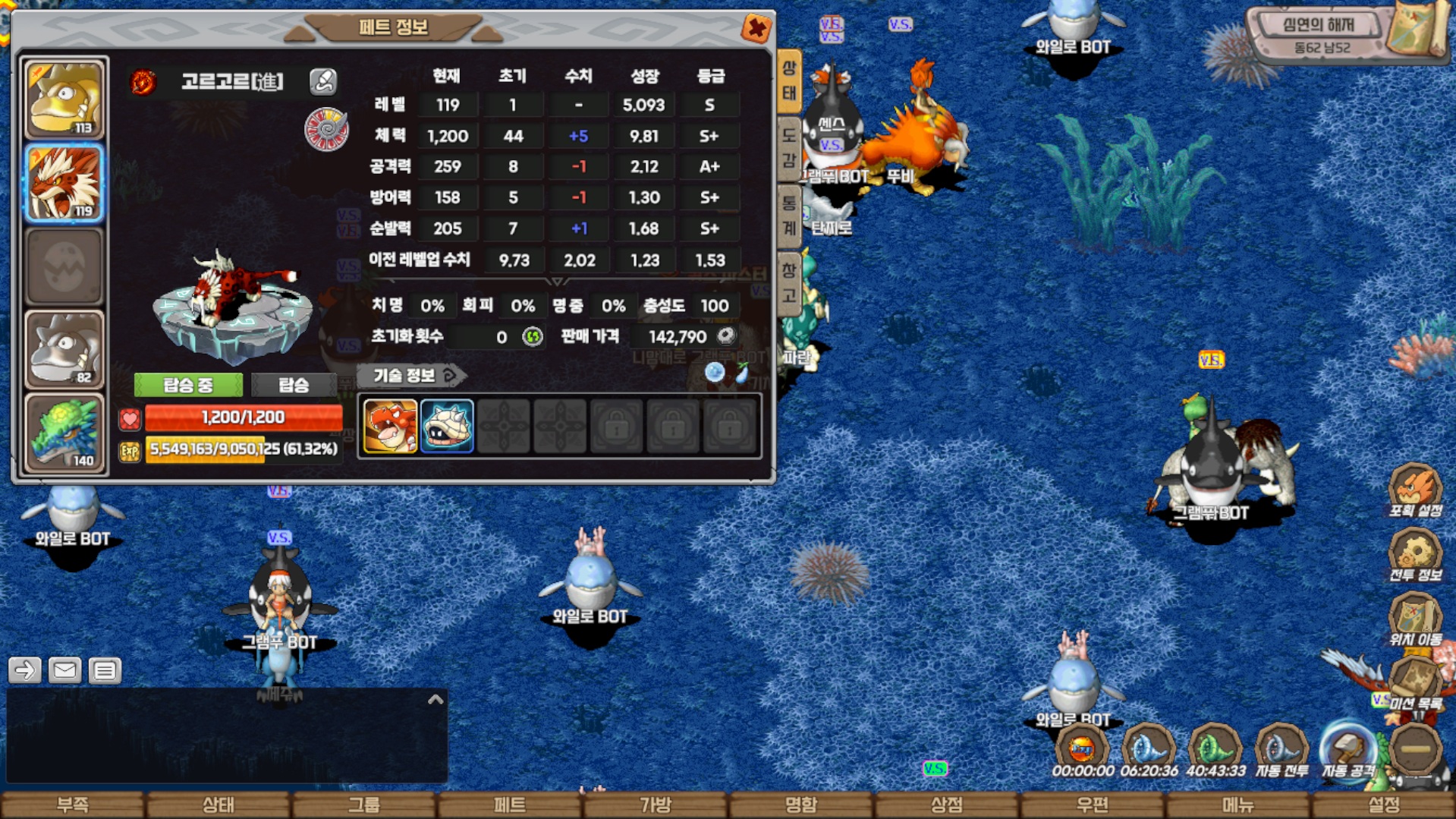Select the level 82 gray pet portrait

(64, 349)
